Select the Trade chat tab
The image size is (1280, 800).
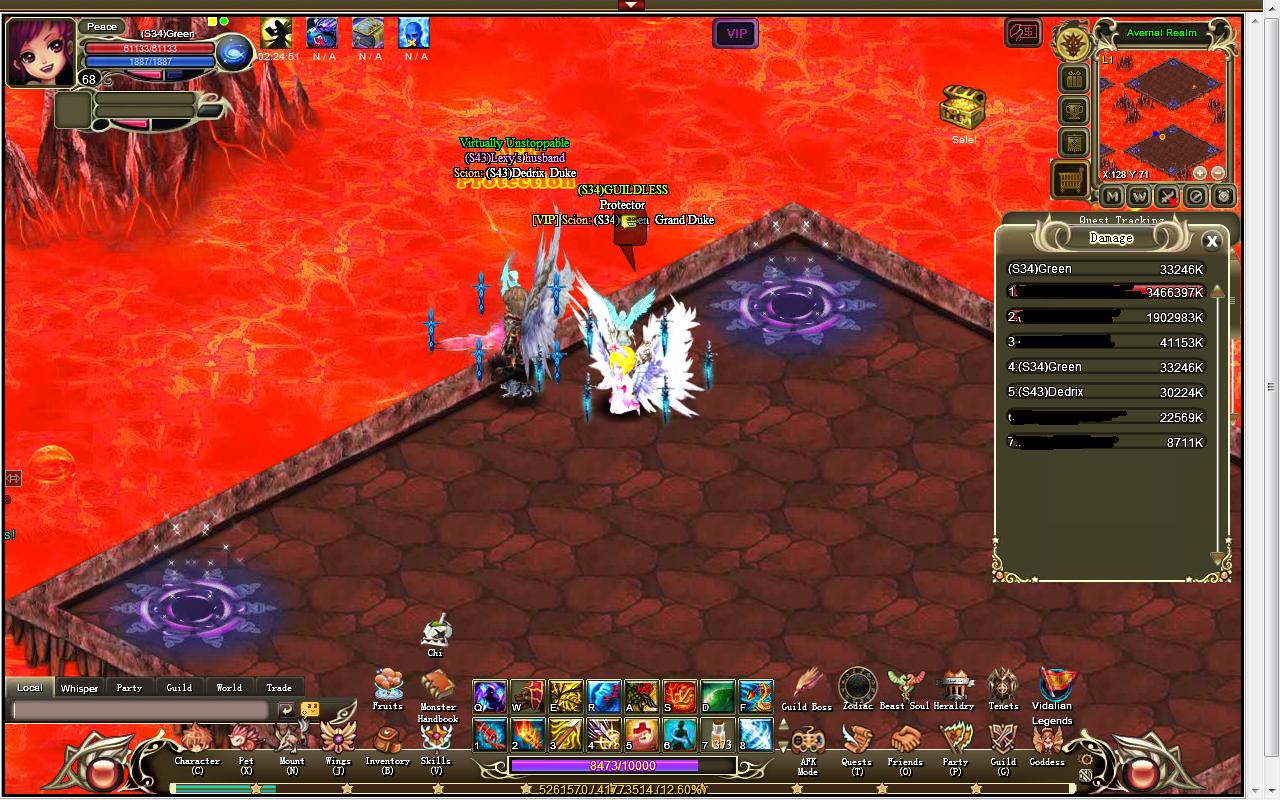279,688
